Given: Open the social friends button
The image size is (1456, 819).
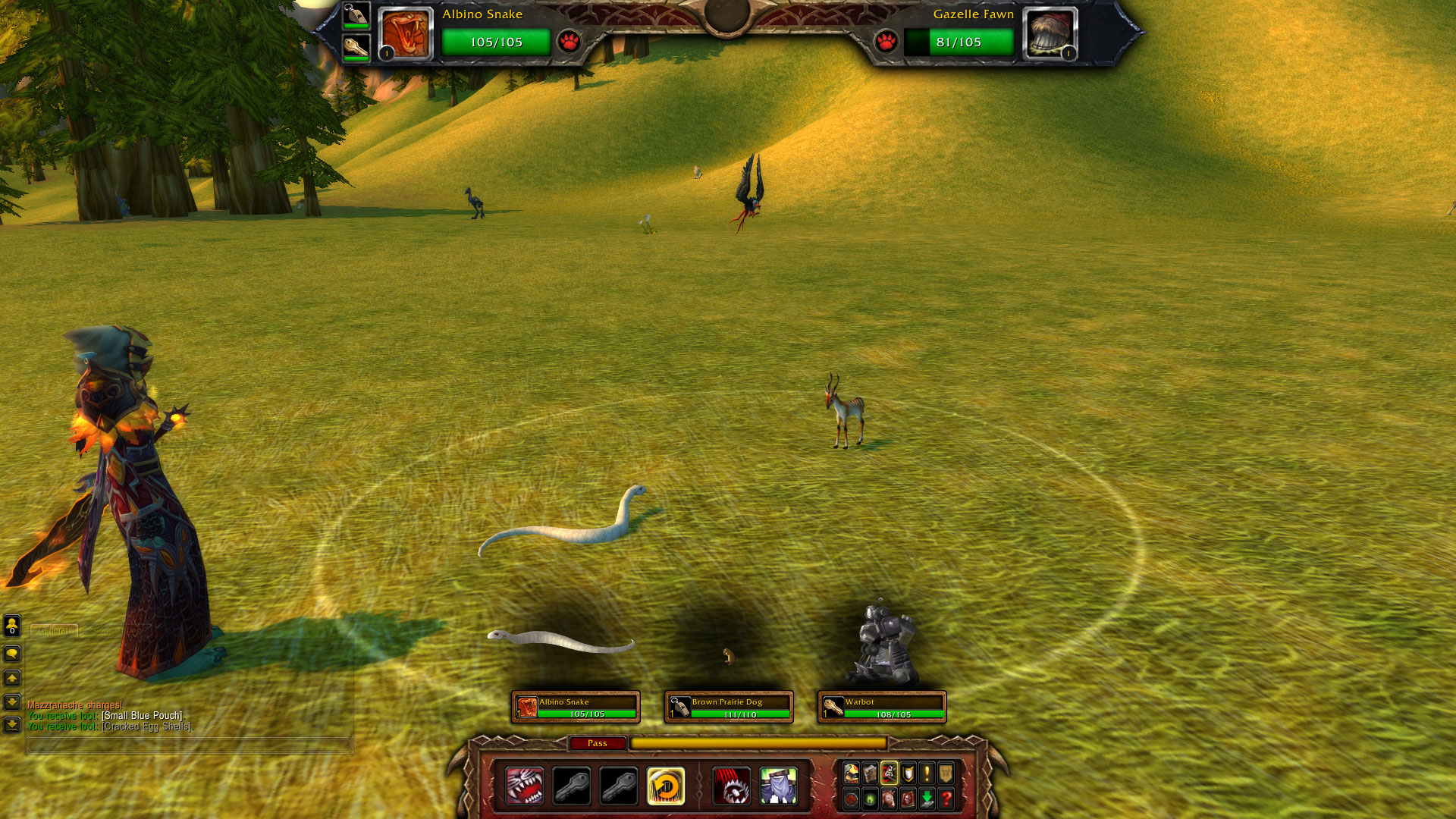Looking at the screenshot, I should pos(12,626).
